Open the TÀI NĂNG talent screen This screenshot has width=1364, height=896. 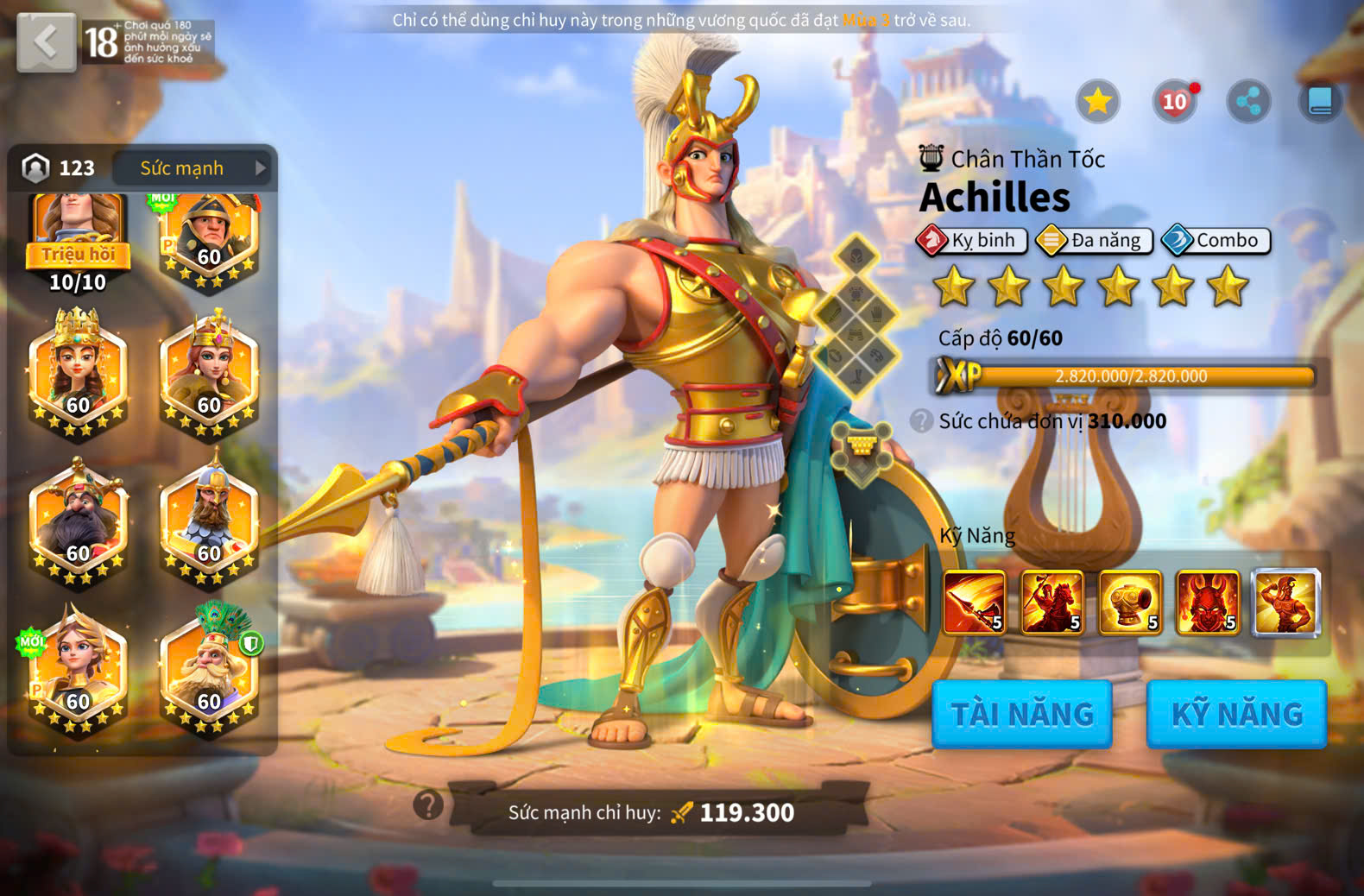[1022, 714]
